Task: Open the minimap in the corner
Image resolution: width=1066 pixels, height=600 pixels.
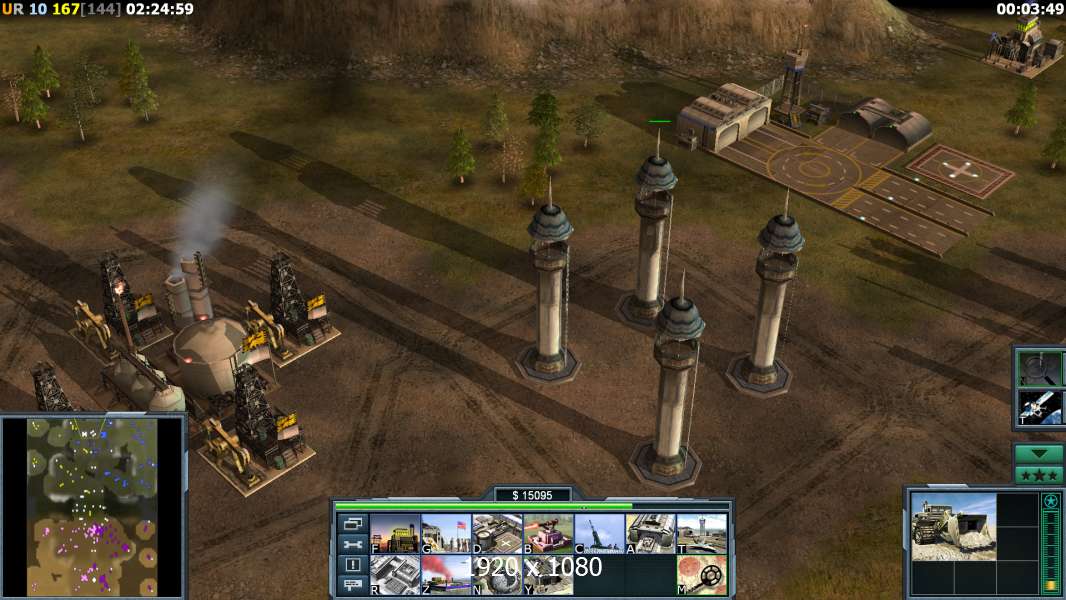Action: [93, 506]
